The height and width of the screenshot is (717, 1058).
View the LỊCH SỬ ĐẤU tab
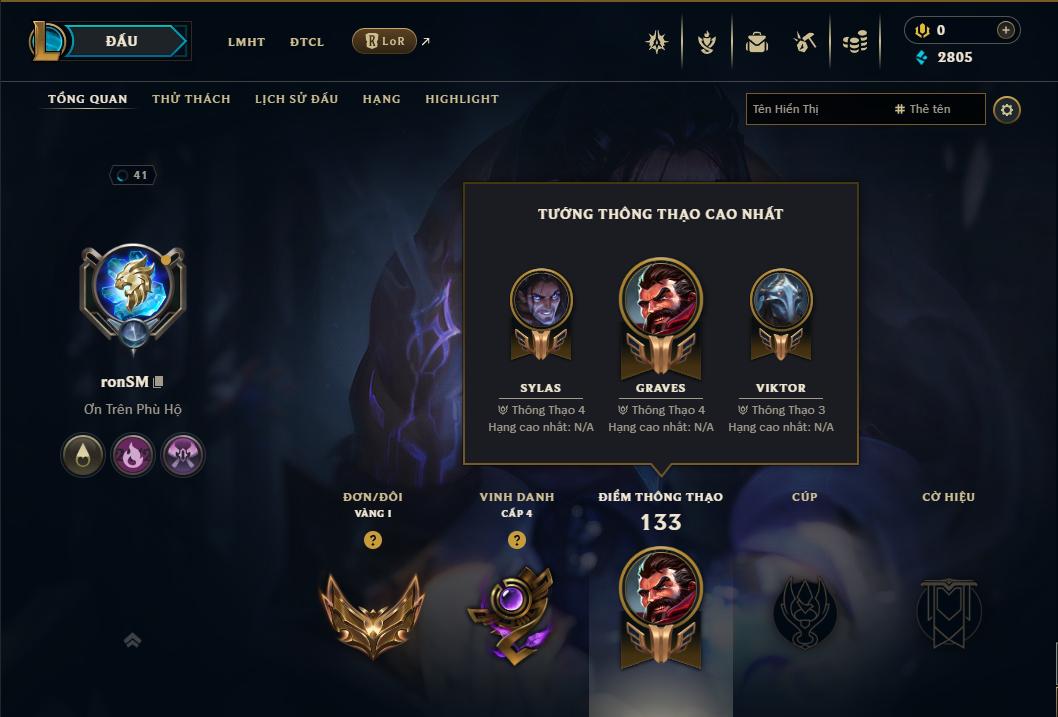click(x=296, y=99)
